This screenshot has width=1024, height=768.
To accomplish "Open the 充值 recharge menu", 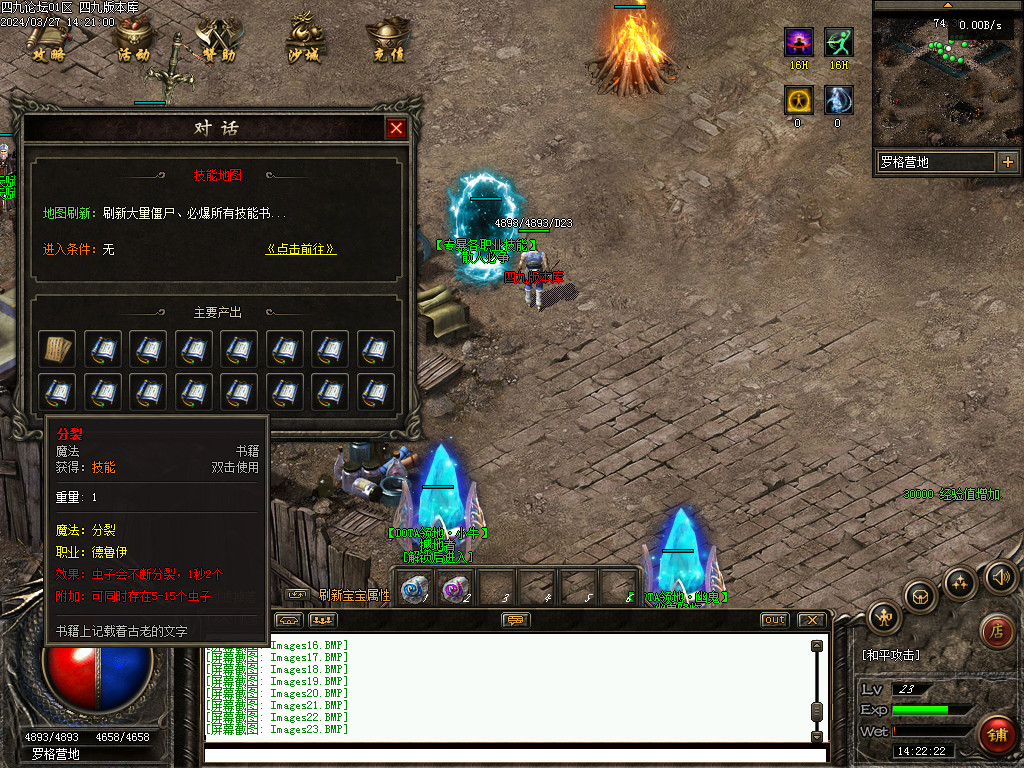I will point(388,41).
